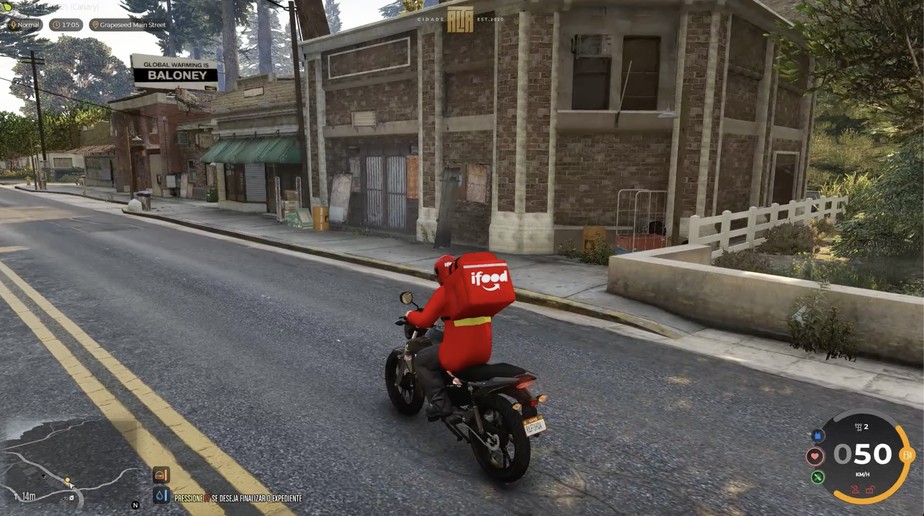This screenshot has width=924, height=516.
Task: Click the blue water drop thirst icon
Action: (162, 495)
